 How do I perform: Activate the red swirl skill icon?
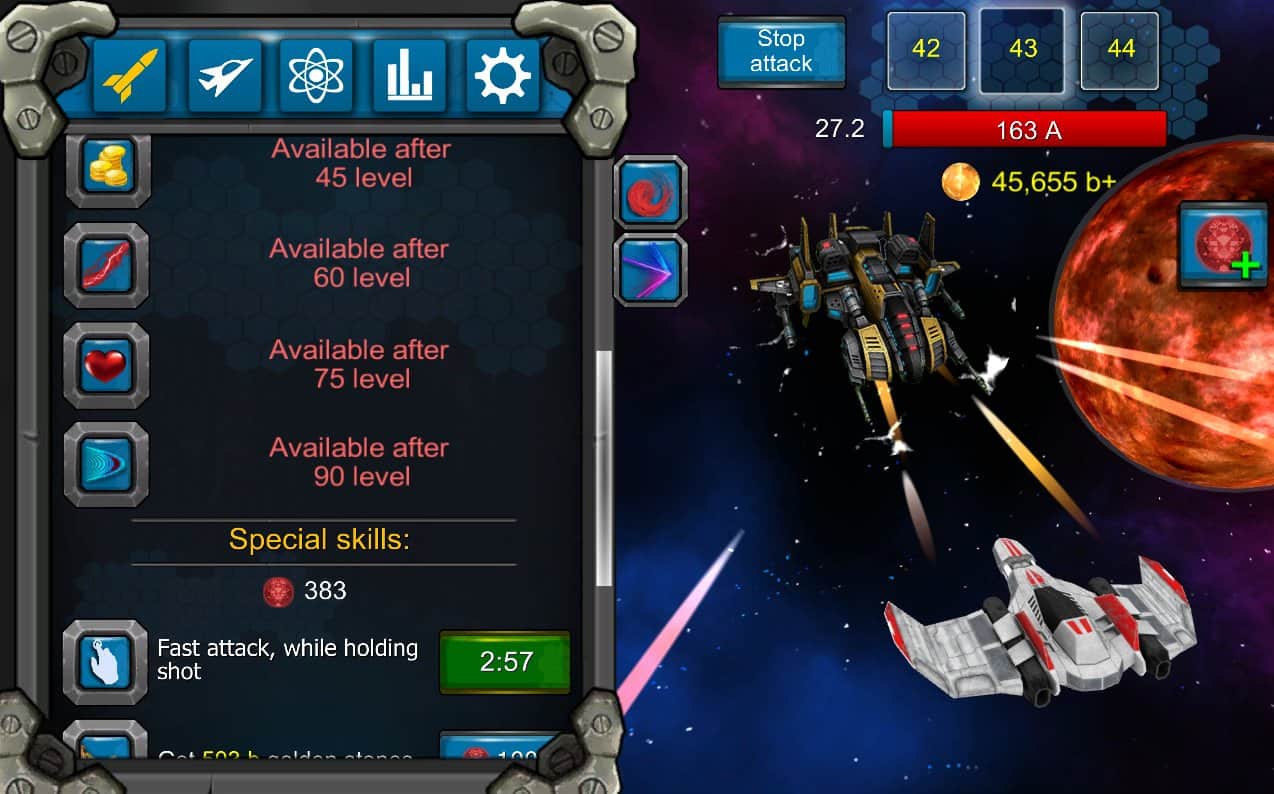[650, 192]
